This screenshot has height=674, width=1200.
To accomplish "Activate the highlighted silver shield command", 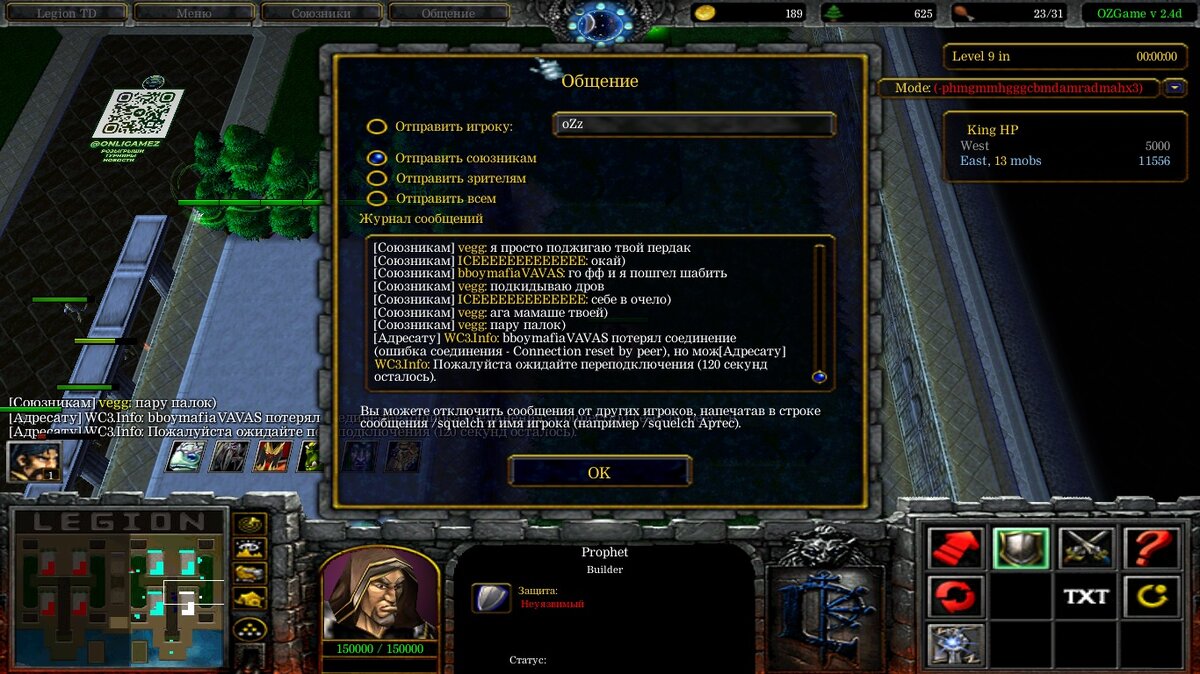I will pos(1021,547).
